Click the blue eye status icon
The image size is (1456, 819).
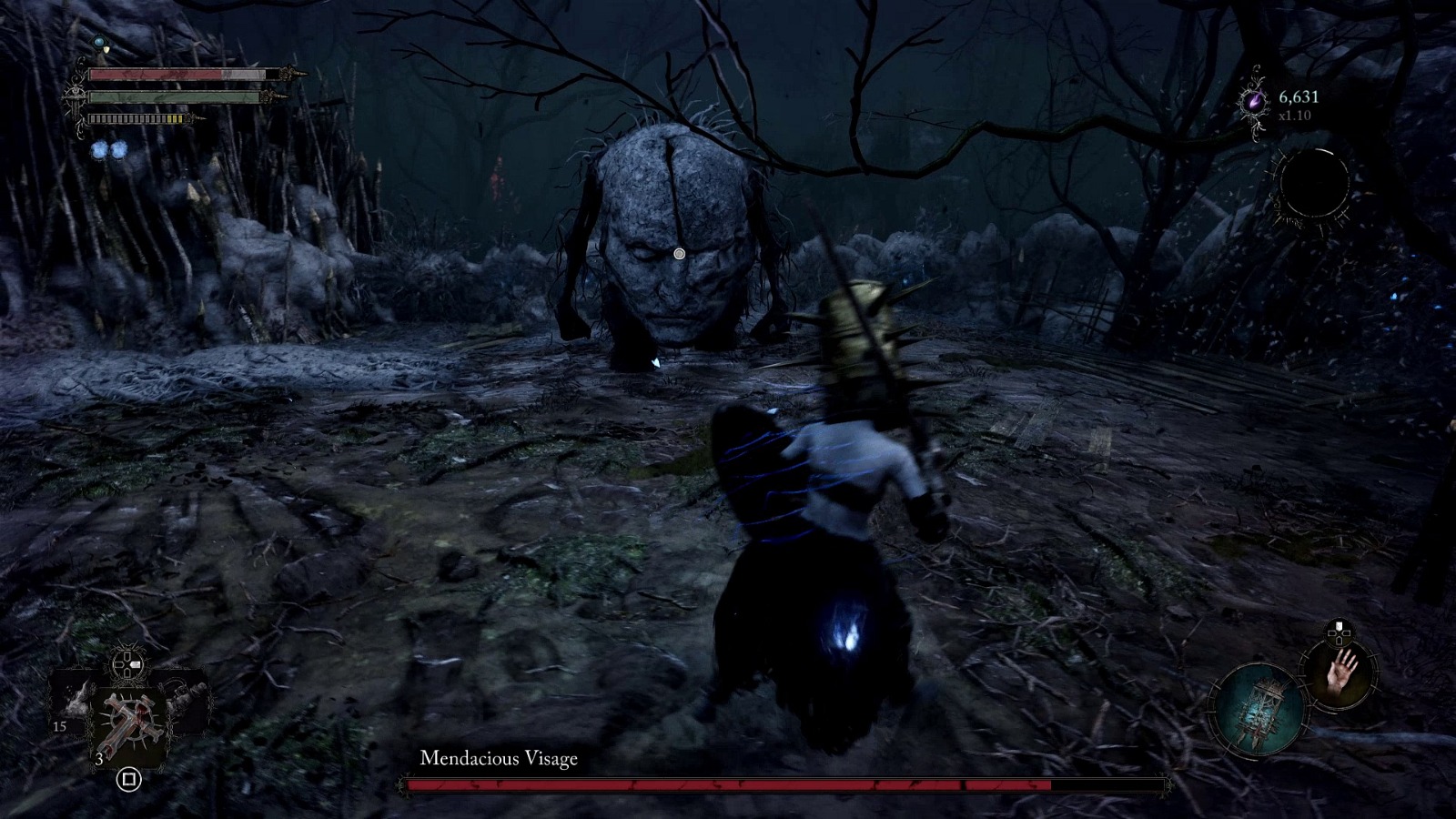(x=99, y=41)
